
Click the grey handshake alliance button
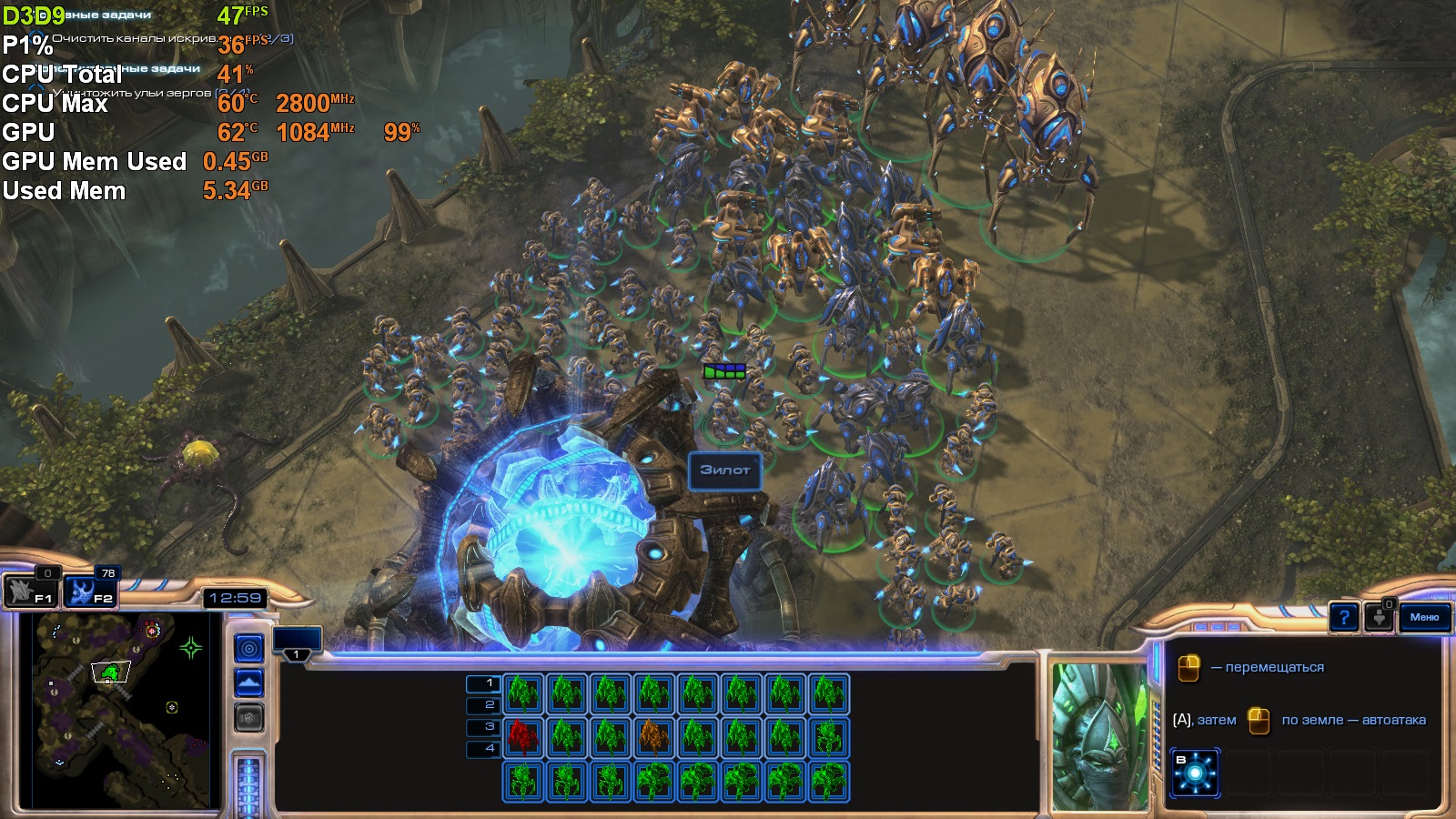click(249, 718)
